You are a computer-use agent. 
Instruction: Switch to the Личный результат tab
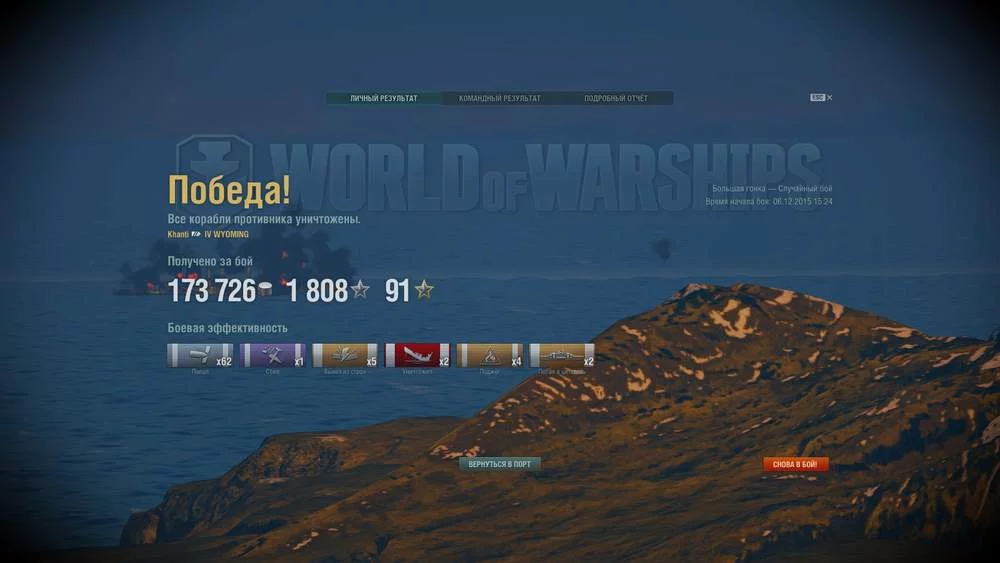tap(384, 99)
